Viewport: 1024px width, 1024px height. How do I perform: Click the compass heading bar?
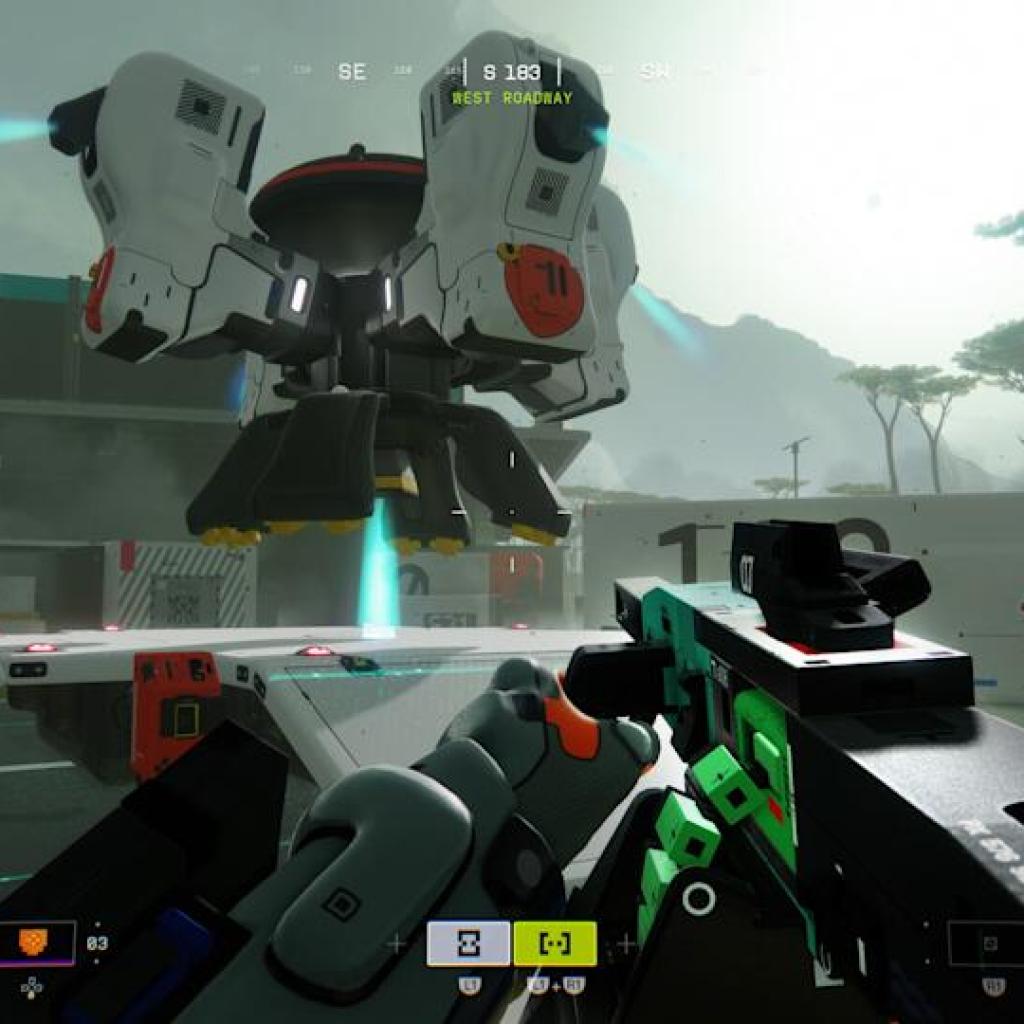511,72
